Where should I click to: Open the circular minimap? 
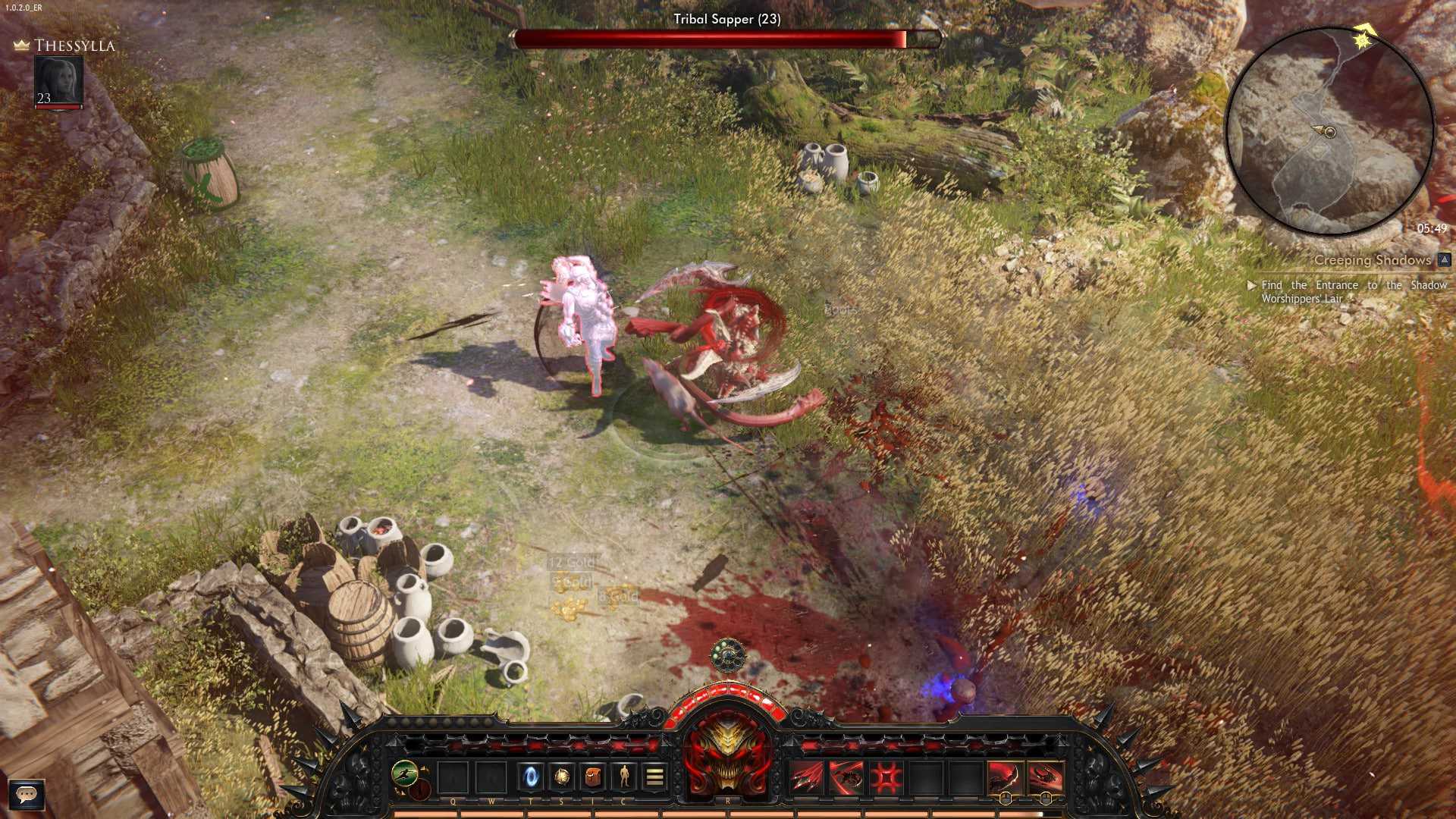pos(1329,131)
